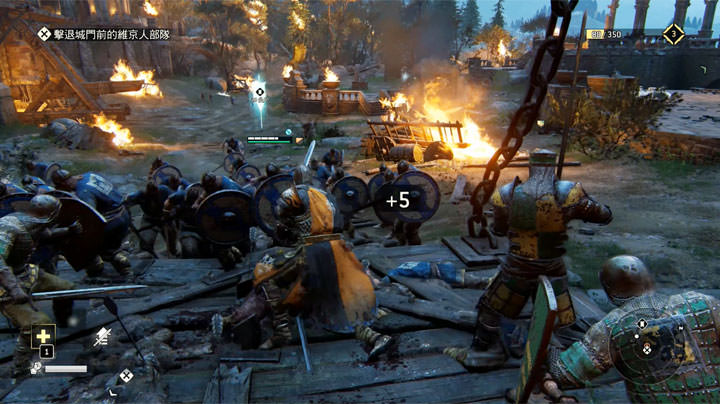
Task: Click the diamond cross icon below the feats
Action: pos(126,376)
